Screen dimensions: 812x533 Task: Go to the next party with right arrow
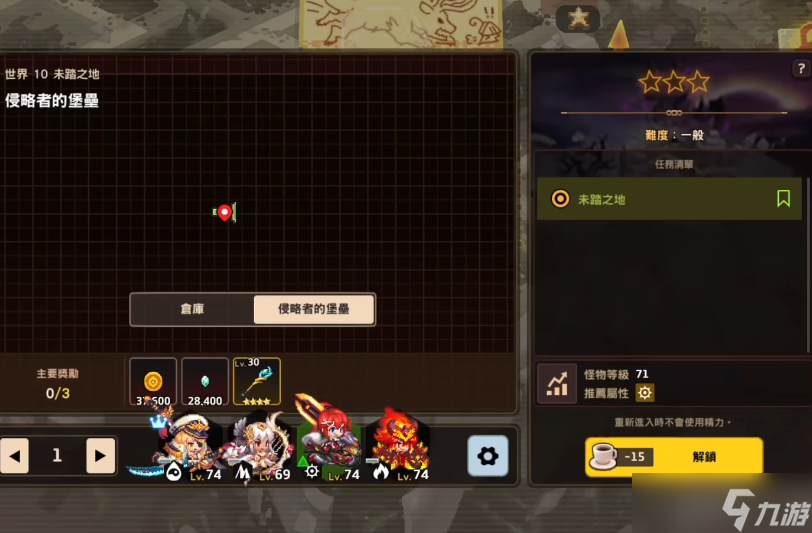[x=100, y=456]
